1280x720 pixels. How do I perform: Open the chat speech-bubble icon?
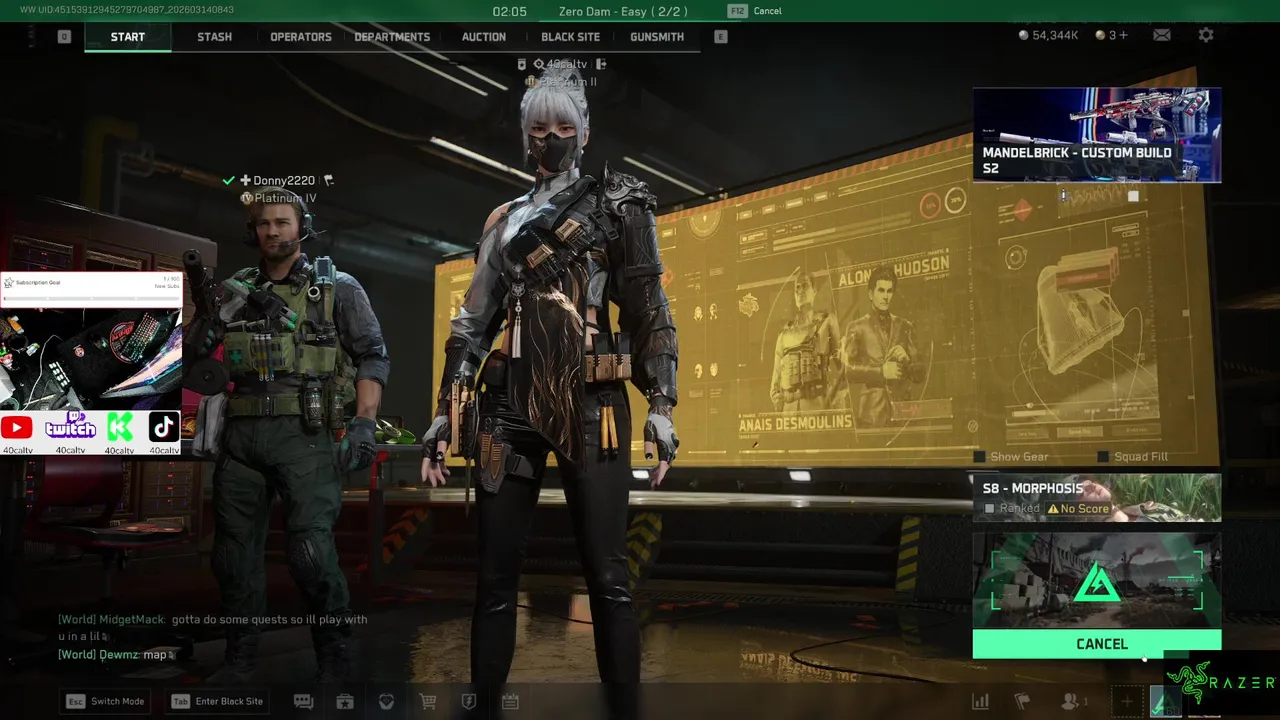303,702
